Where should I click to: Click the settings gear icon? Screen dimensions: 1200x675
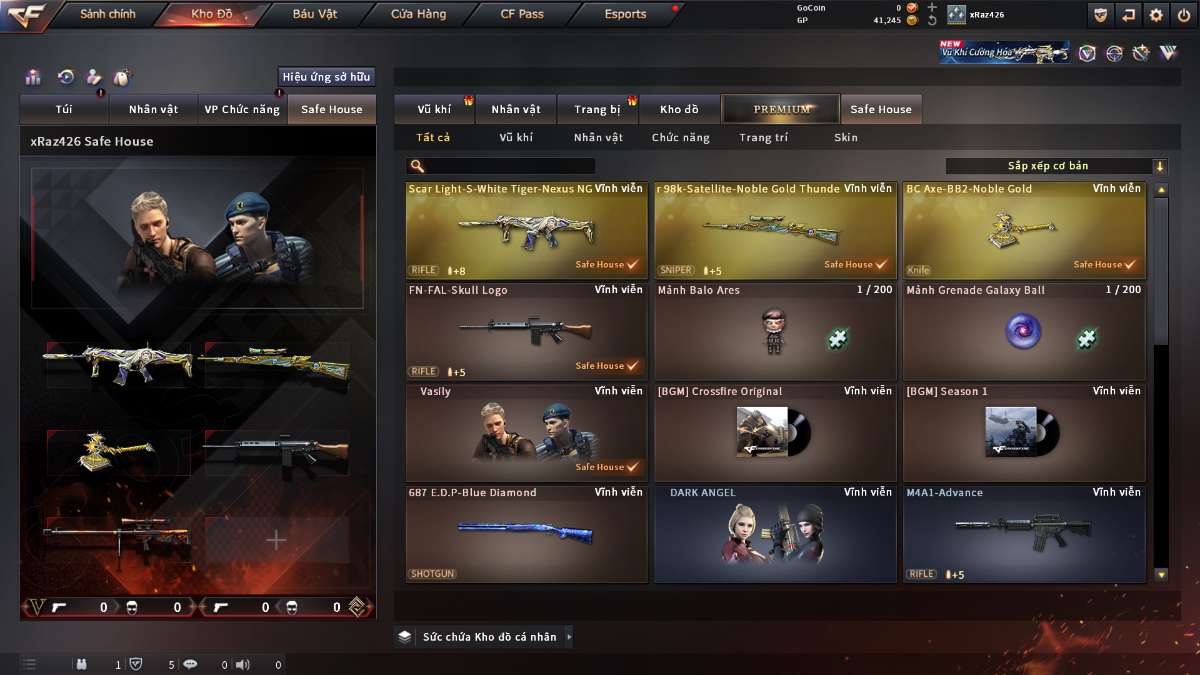pos(1156,15)
